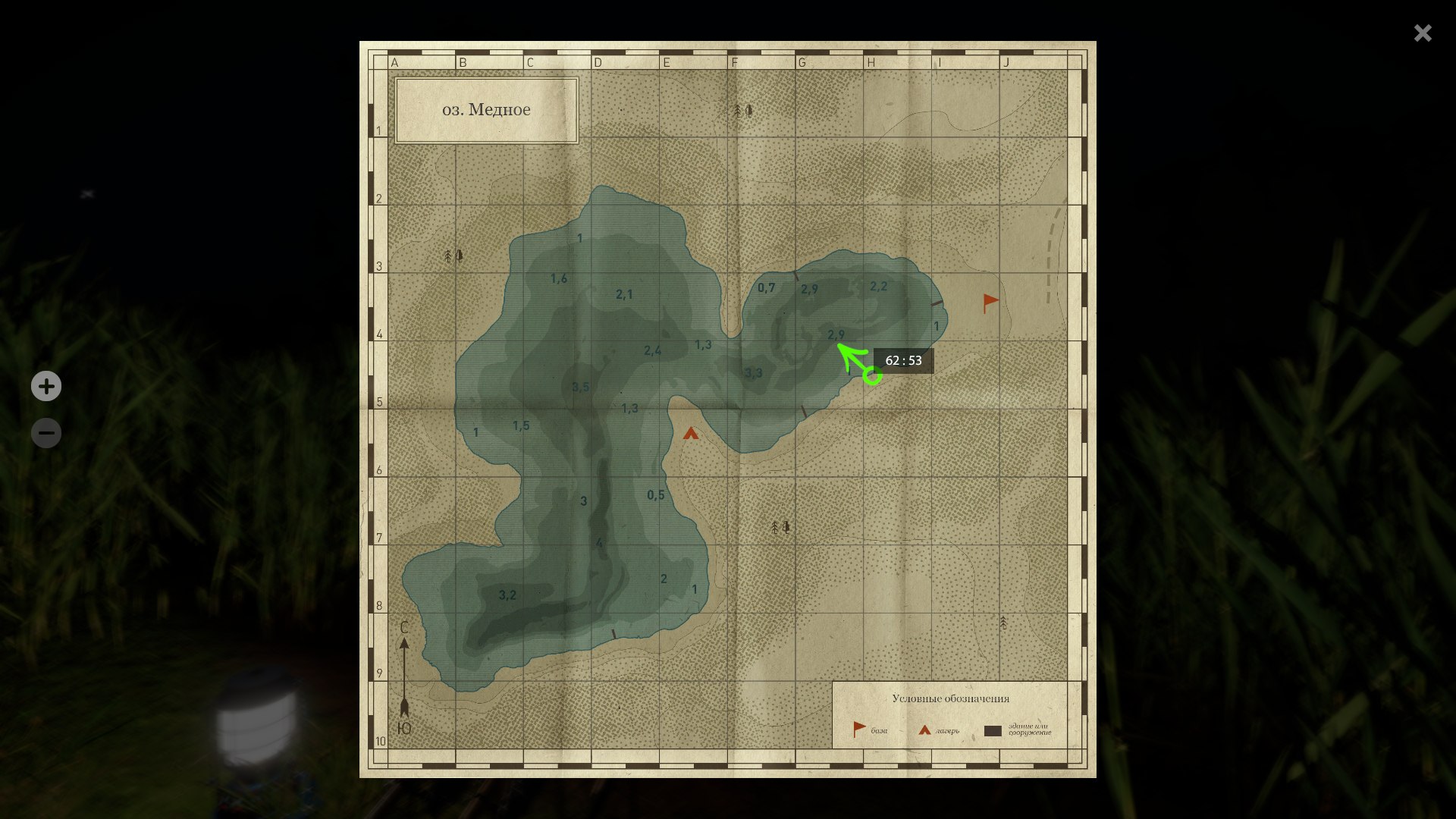The image size is (1456, 819).
Task: Zoom in using the plus button
Action: [x=46, y=386]
